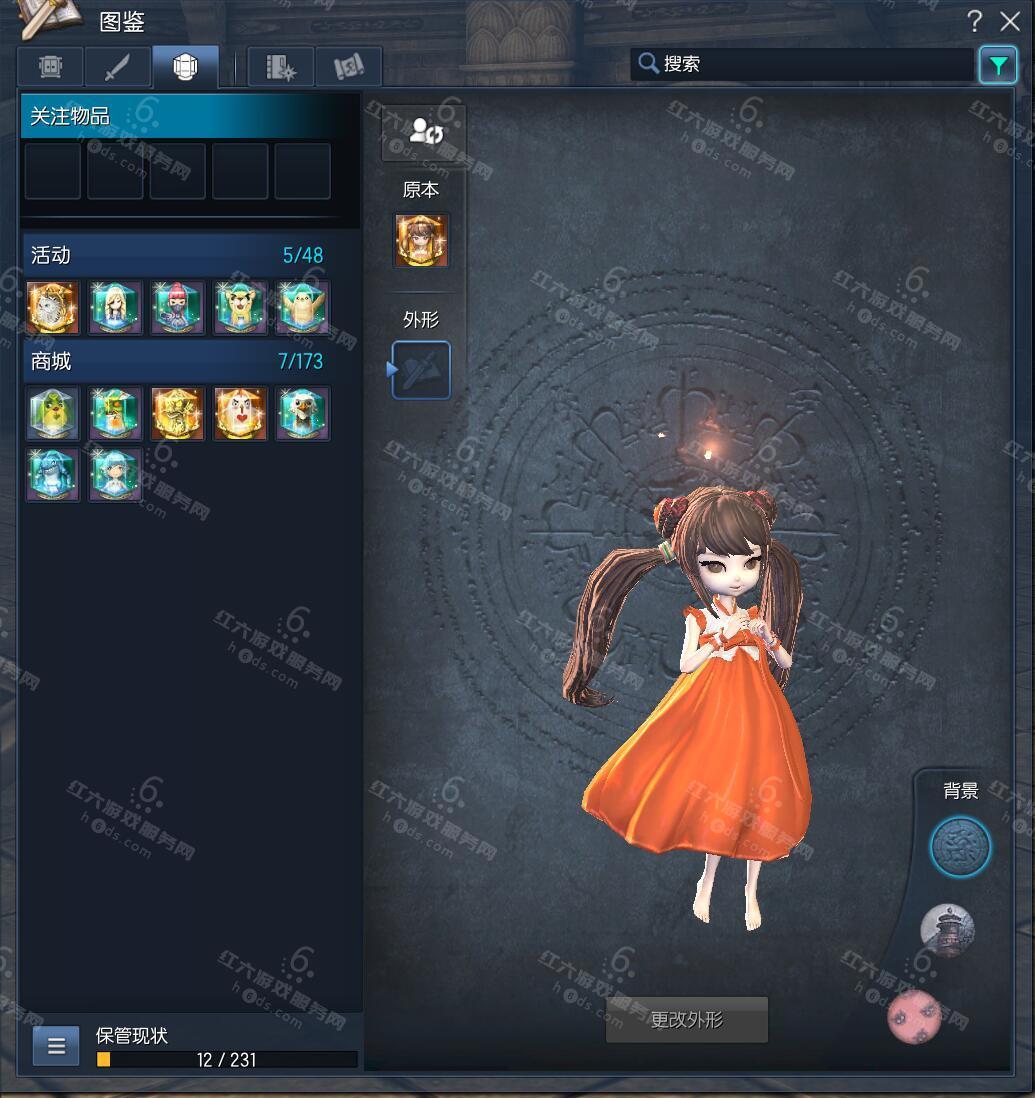
Task: Choose the pink-haired masked pet icon
Action: pyautogui.click(x=178, y=307)
